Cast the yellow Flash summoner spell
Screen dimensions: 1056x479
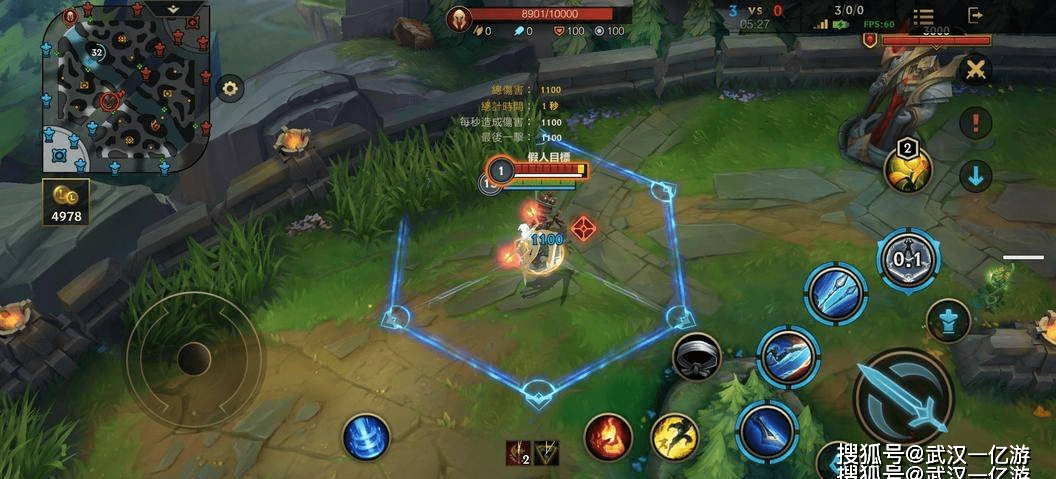click(675, 436)
